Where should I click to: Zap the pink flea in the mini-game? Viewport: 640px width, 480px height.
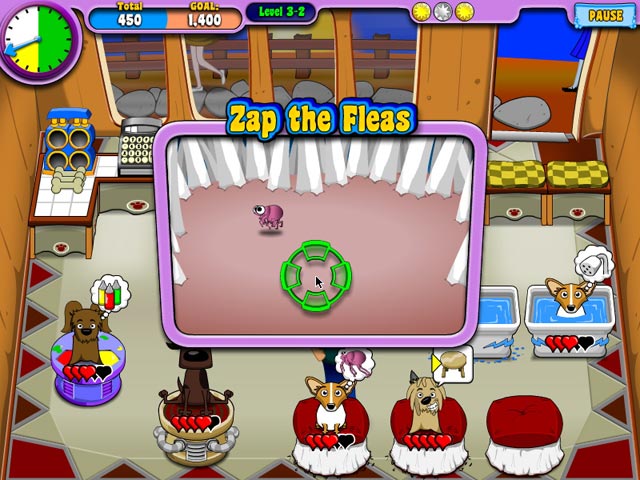tap(270, 215)
